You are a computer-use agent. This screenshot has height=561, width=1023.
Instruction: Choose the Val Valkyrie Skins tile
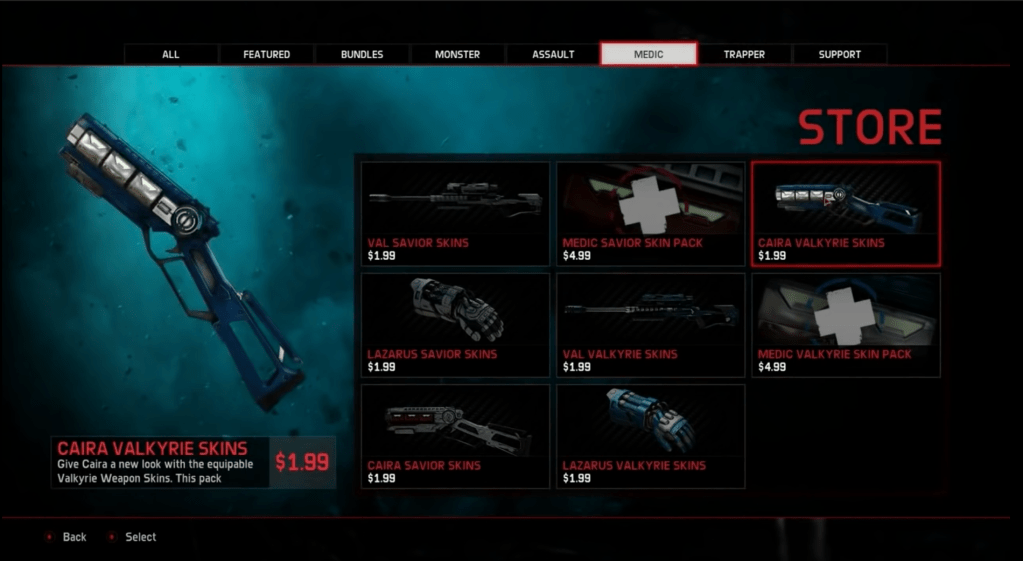coord(650,325)
